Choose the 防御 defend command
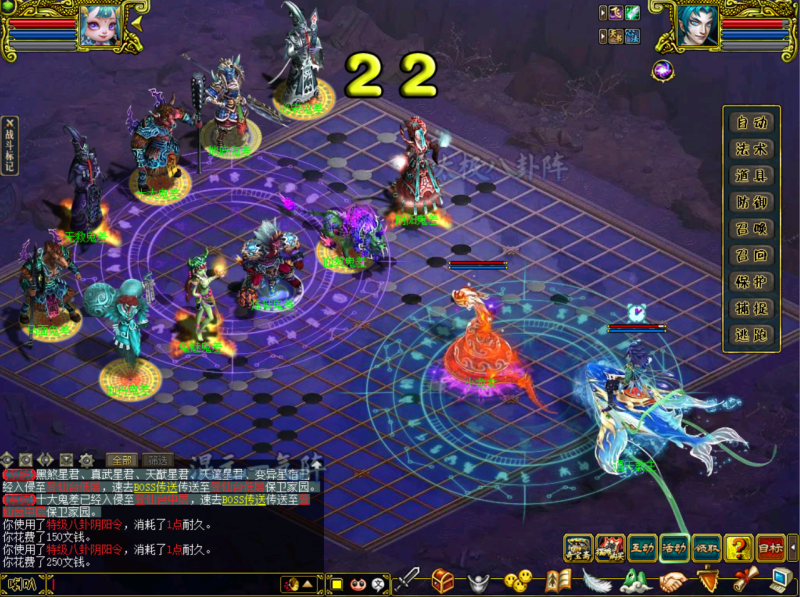 tap(751, 202)
